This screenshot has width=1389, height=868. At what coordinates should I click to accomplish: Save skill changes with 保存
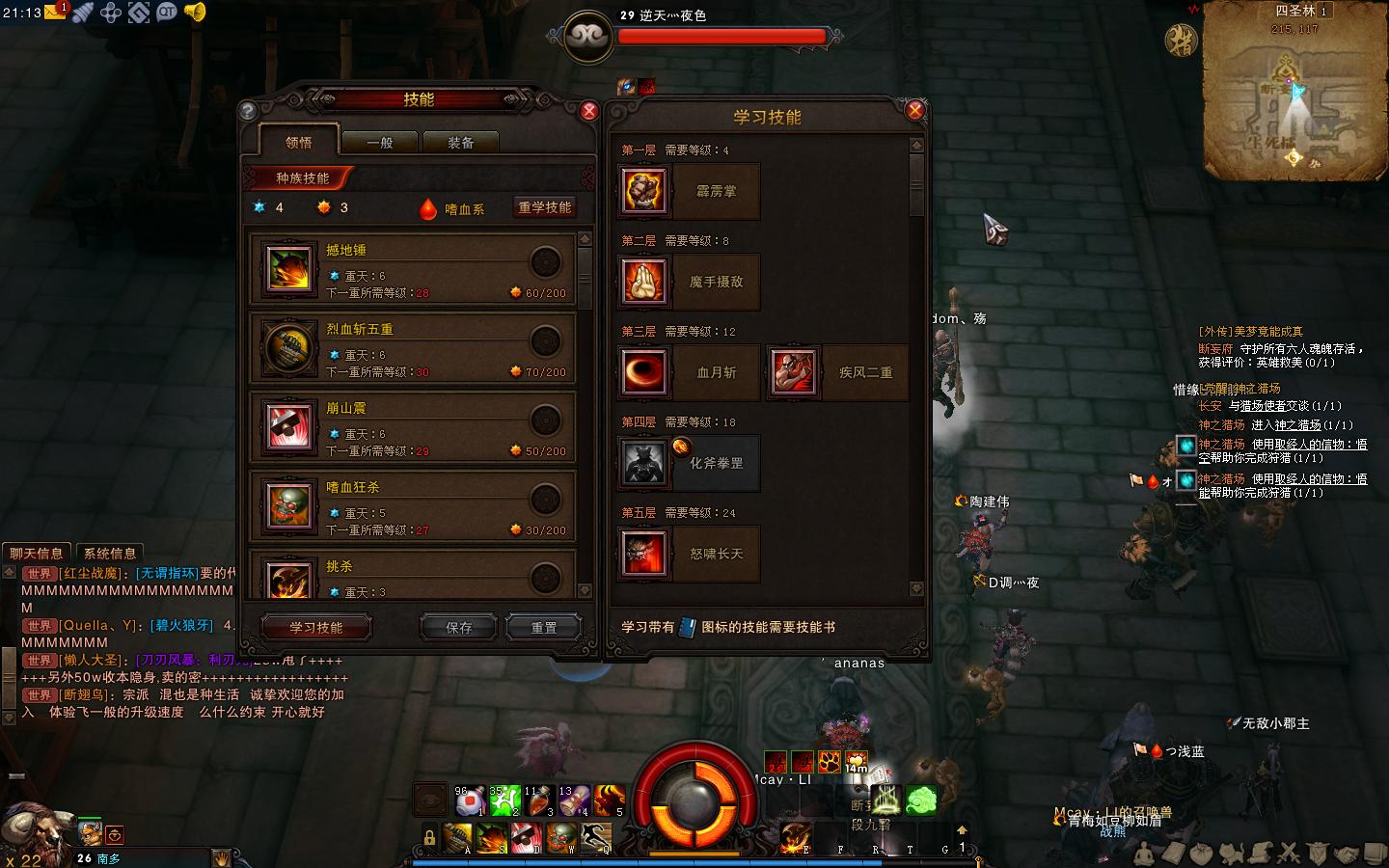coord(459,628)
